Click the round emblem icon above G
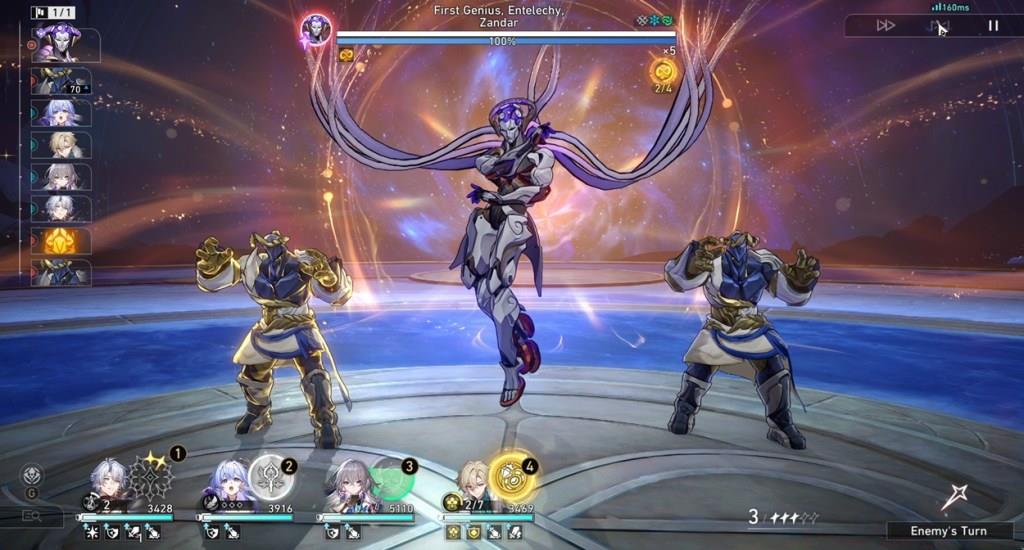 32,474
